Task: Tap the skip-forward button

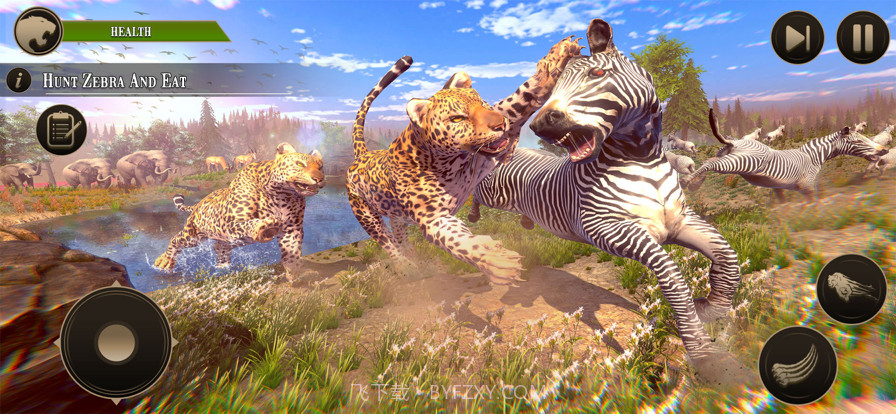Action: pyautogui.click(x=798, y=37)
